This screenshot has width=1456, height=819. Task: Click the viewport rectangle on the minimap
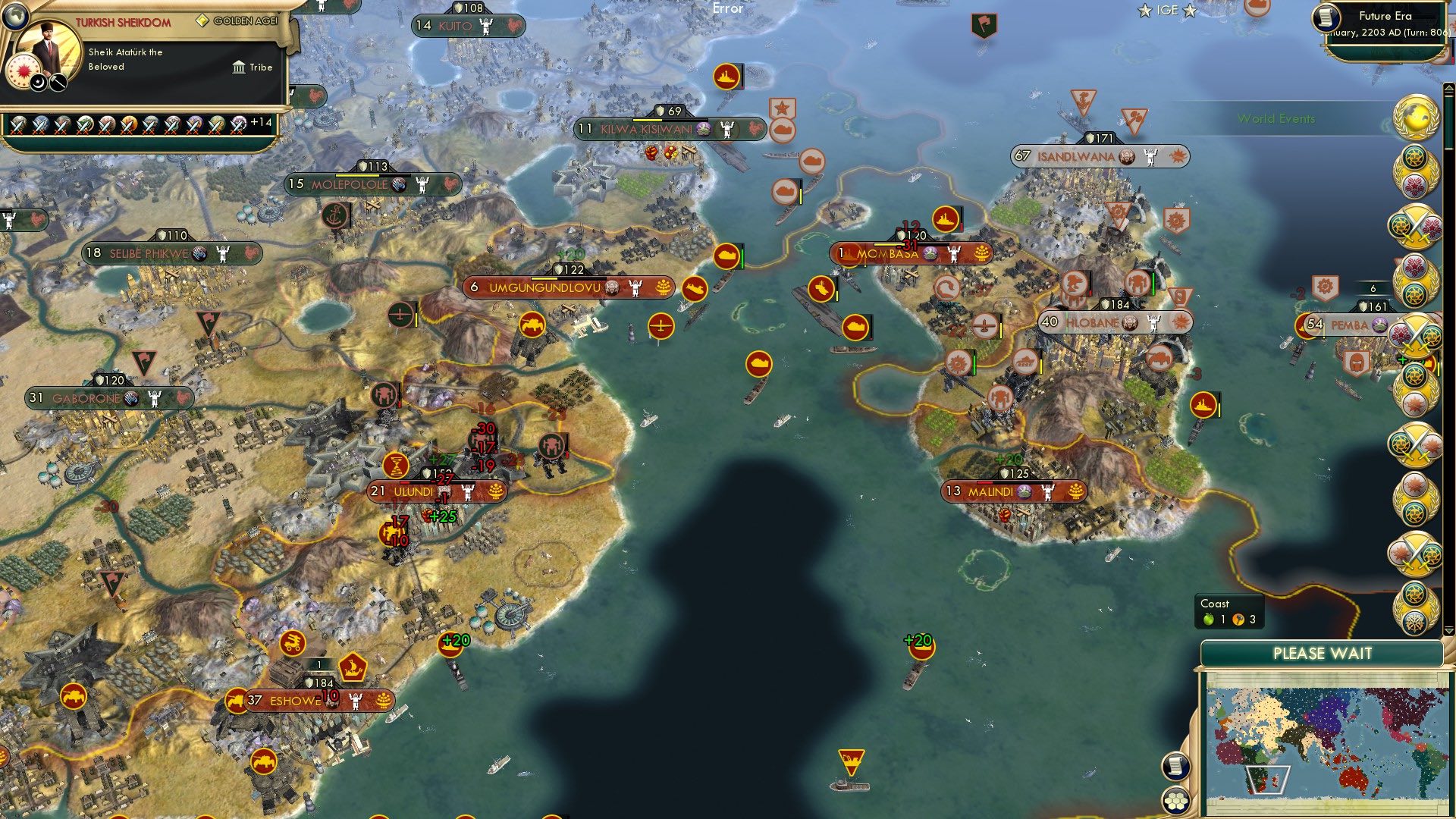click(1269, 780)
